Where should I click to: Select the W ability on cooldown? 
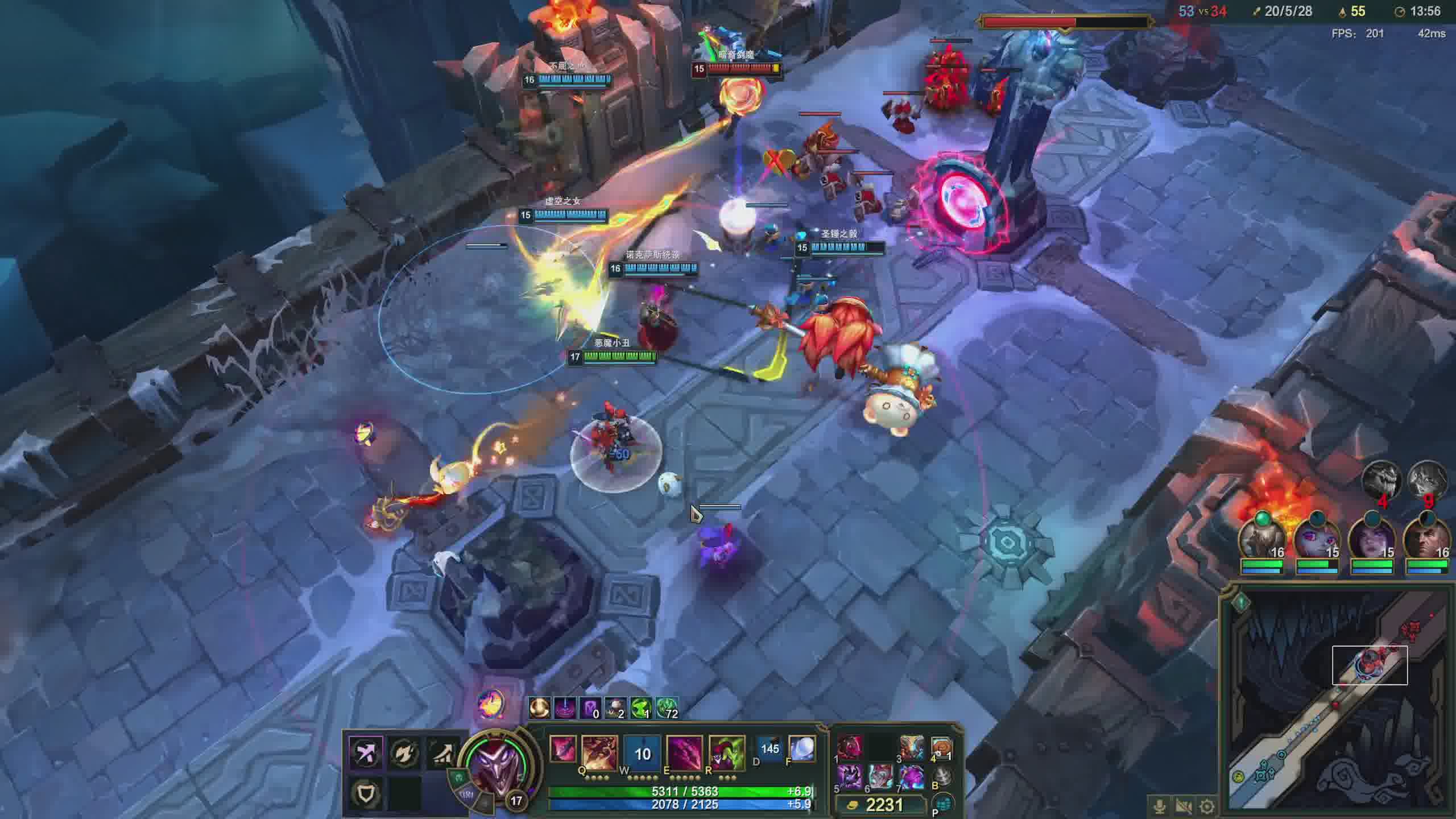tap(642, 752)
